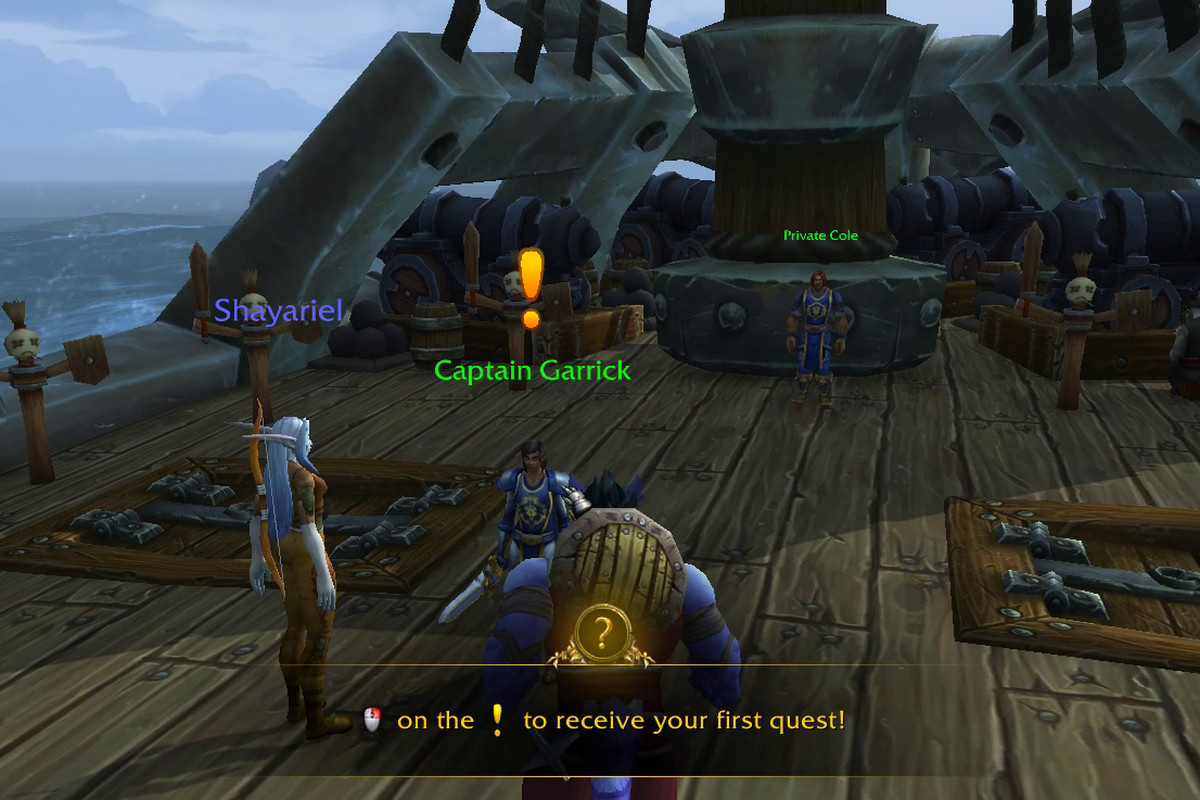Click the quest exclamation mark above Captain Garrick

coord(531,287)
